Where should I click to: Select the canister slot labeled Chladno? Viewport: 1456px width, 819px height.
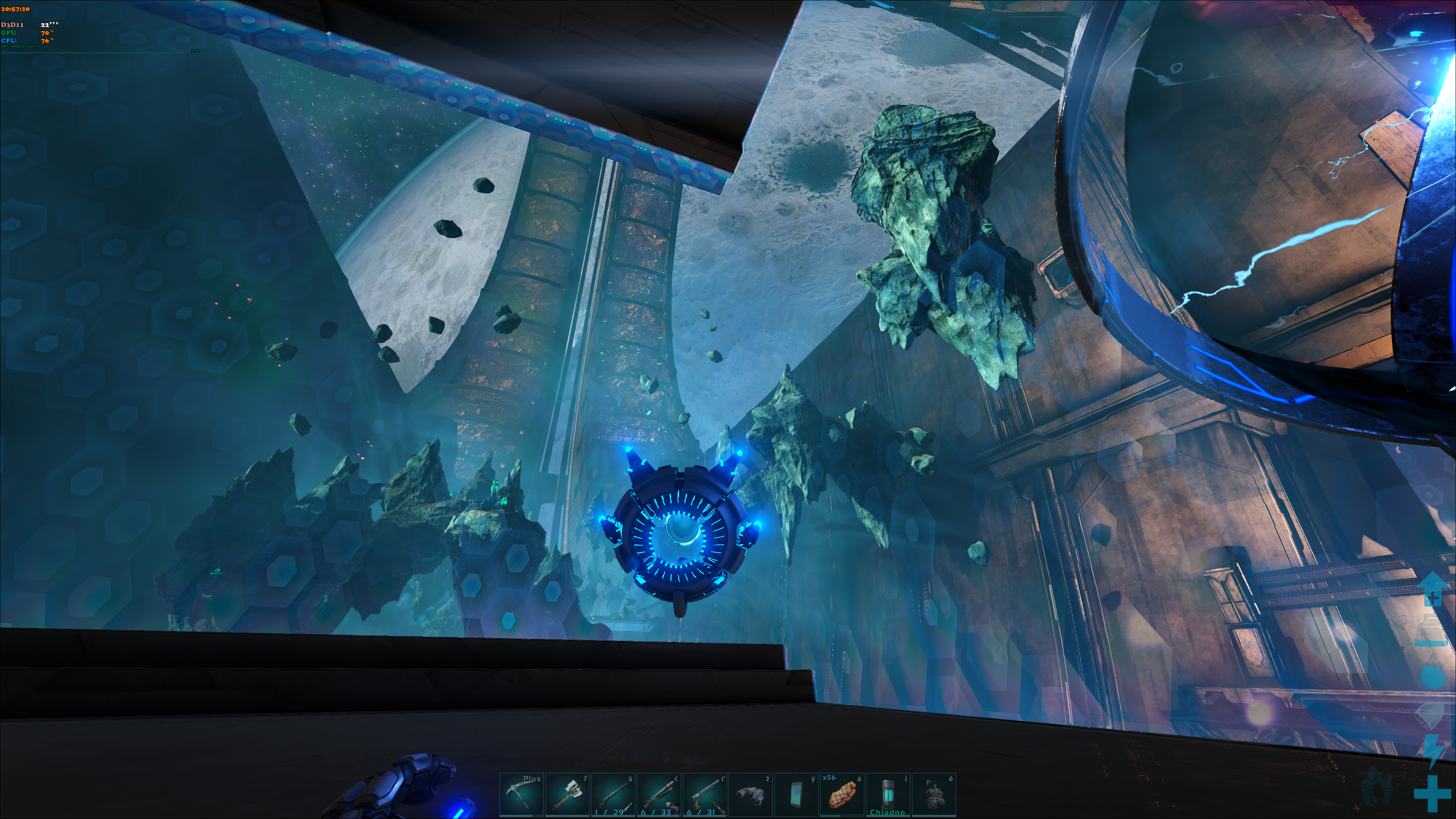click(x=888, y=795)
